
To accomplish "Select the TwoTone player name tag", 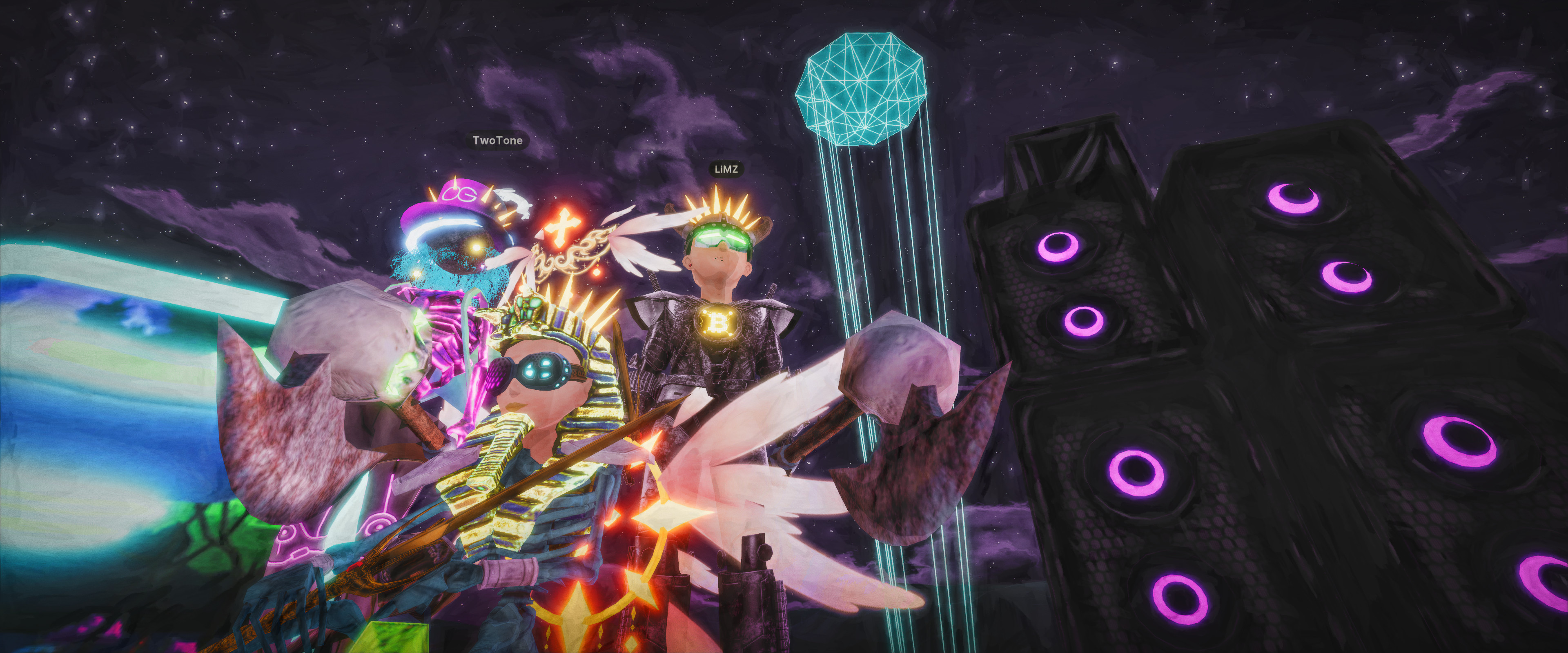I will [497, 140].
